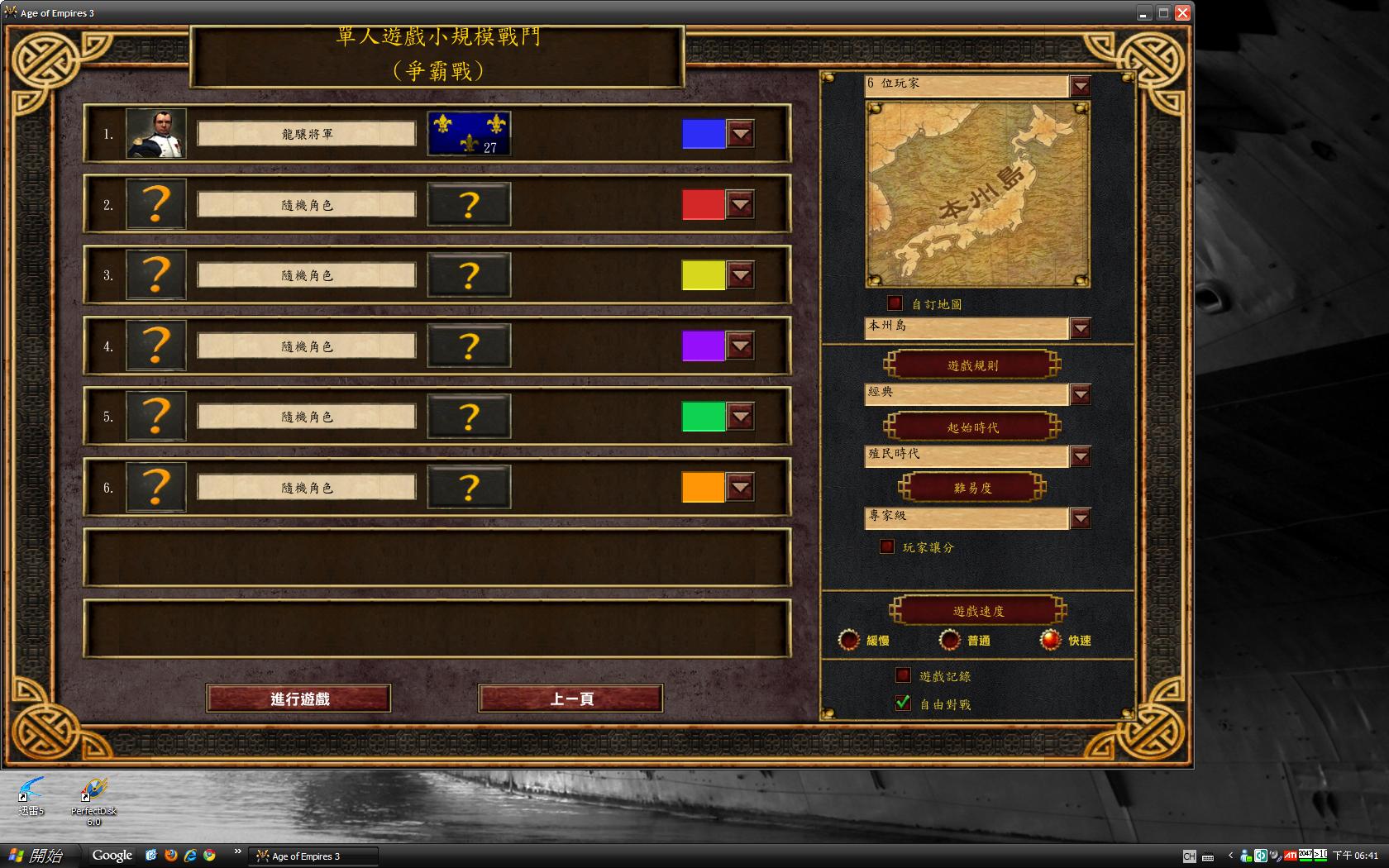Open the 專家級 difficulty dropdown
The width and height of the screenshot is (1389, 868).
coord(1080,518)
